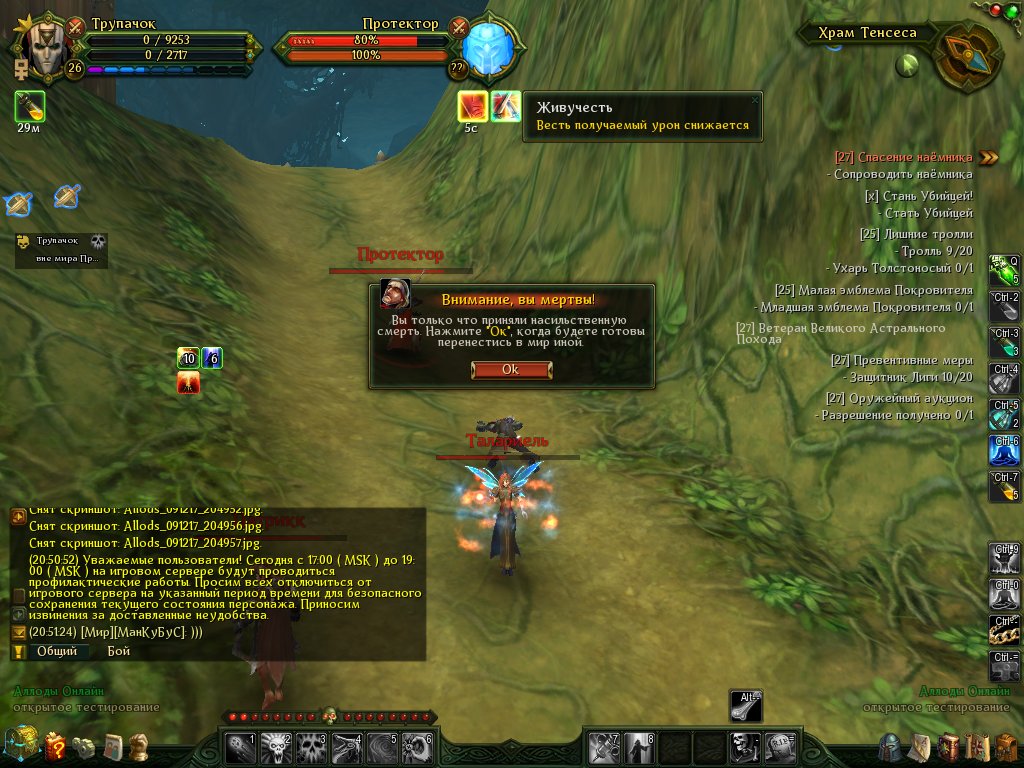The width and height of the screenshot is (1024, 768).
Task: Open the red question mark help book
Action: pos(55,746)
